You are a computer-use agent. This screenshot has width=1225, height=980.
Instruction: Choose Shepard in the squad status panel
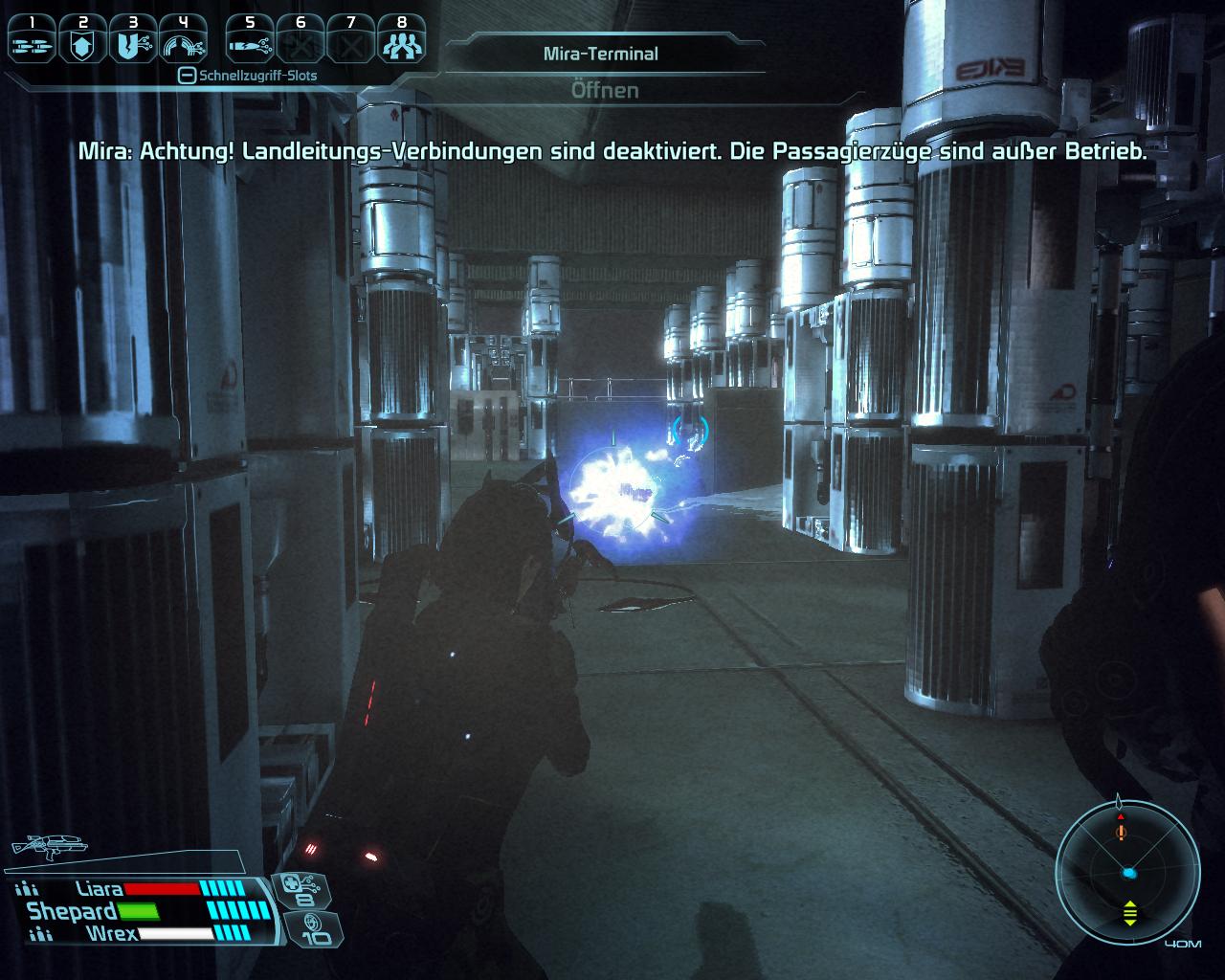[72, 912]
